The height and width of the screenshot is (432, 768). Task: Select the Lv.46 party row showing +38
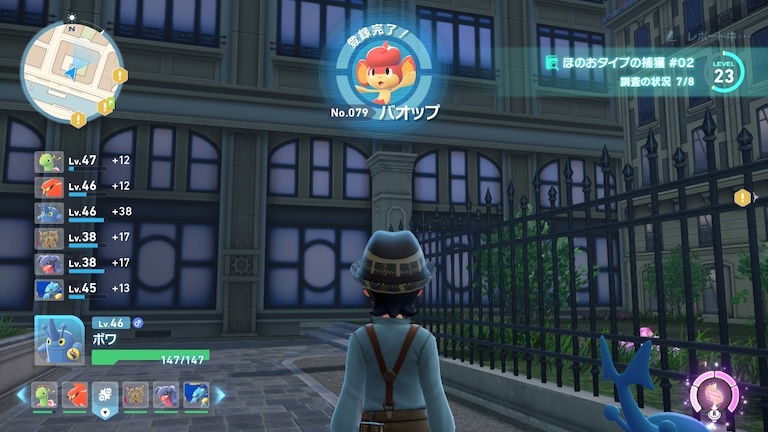85,212
